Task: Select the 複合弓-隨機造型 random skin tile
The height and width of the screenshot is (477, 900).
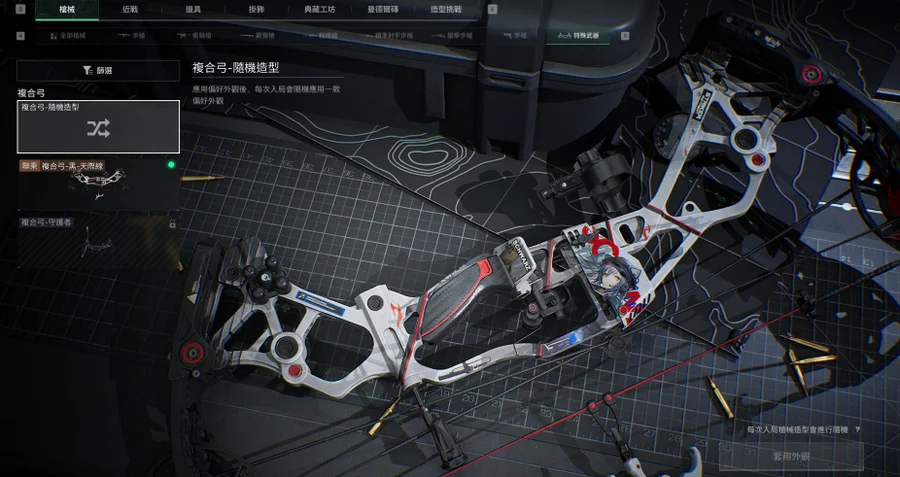Action: (x=98, y=126)
